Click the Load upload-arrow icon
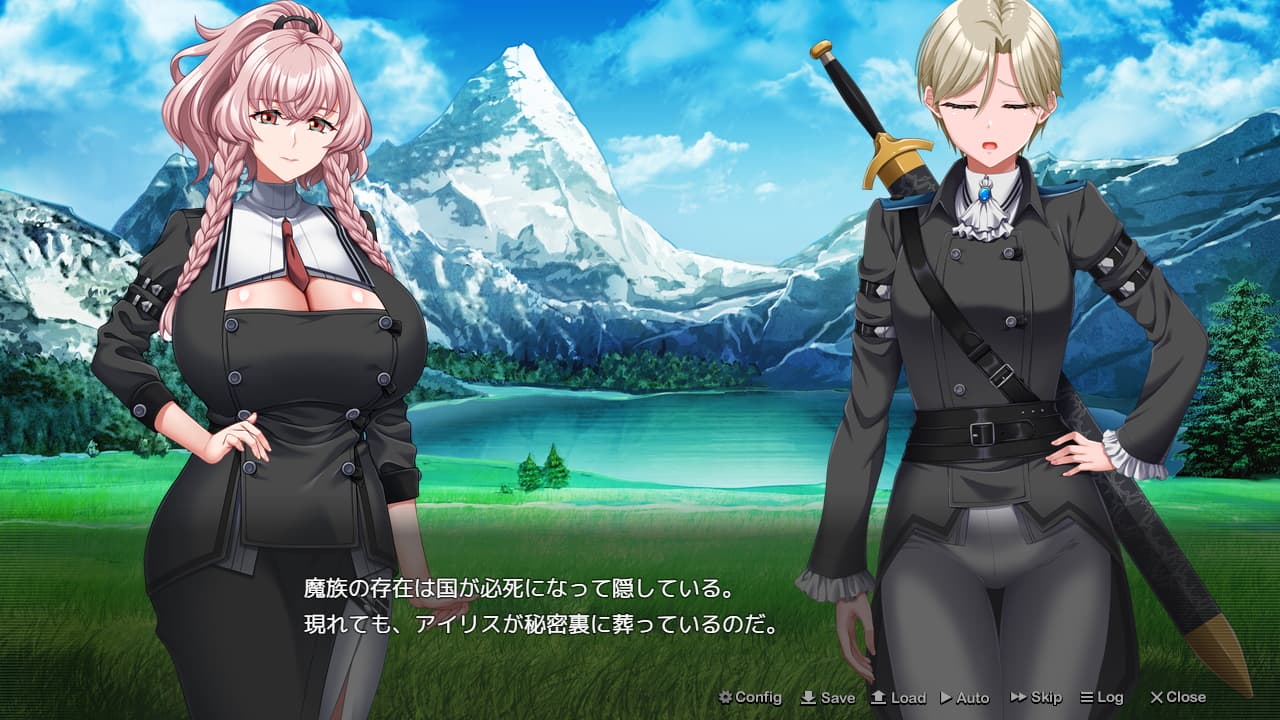 [876, 698]
